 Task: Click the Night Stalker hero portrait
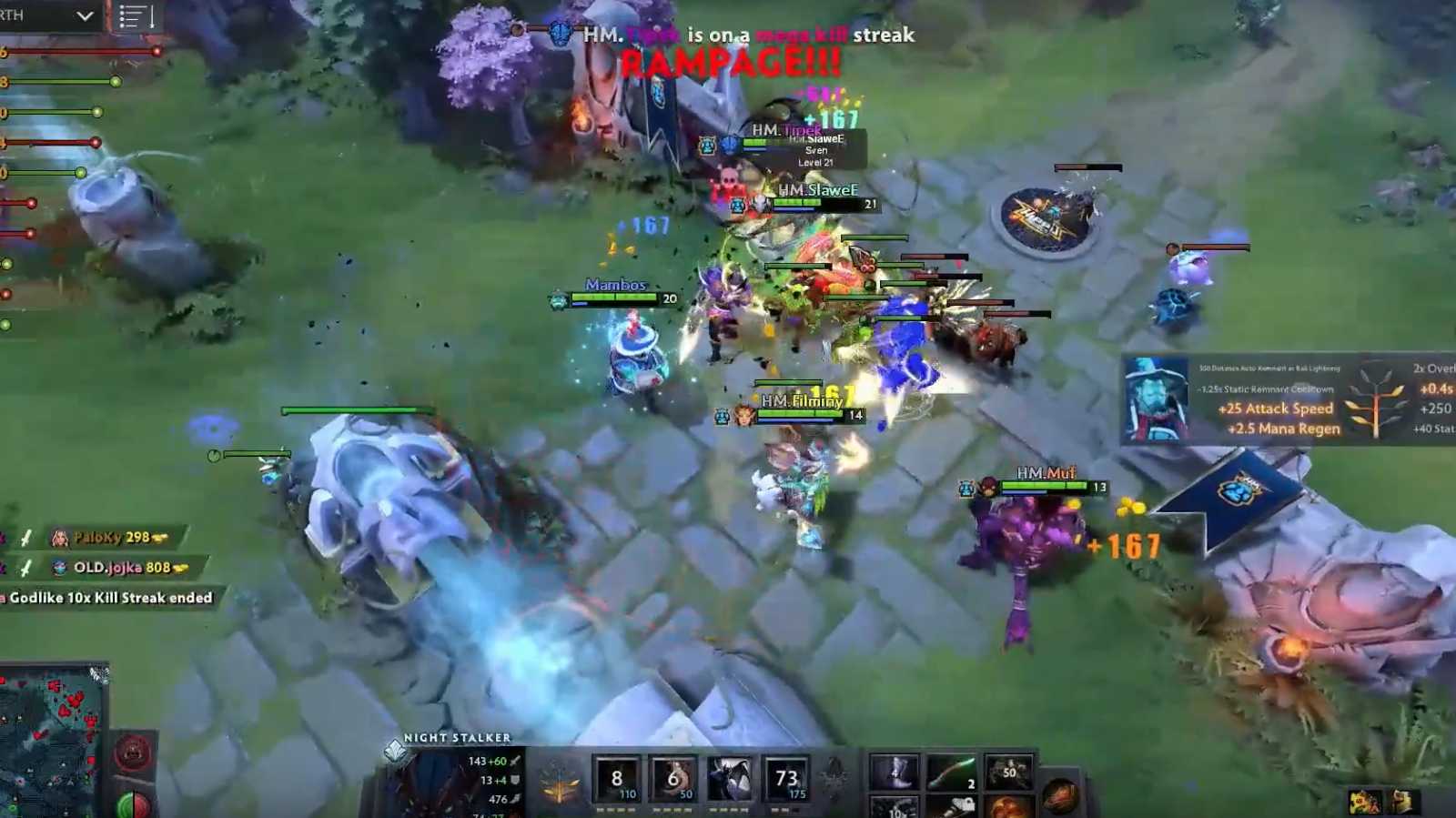(437, 790)
